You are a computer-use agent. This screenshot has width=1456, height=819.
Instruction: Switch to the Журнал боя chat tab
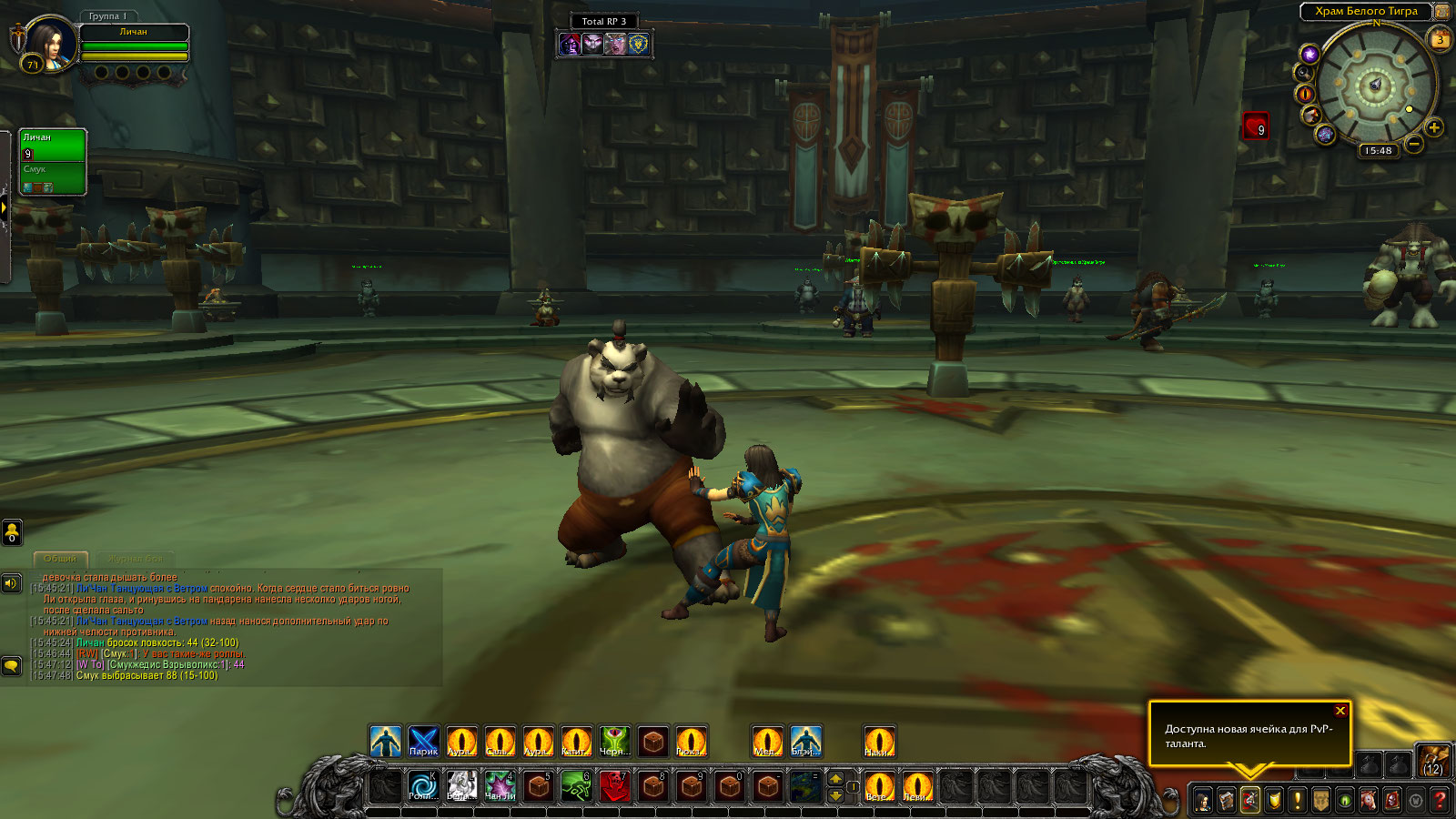click(135, 559)
